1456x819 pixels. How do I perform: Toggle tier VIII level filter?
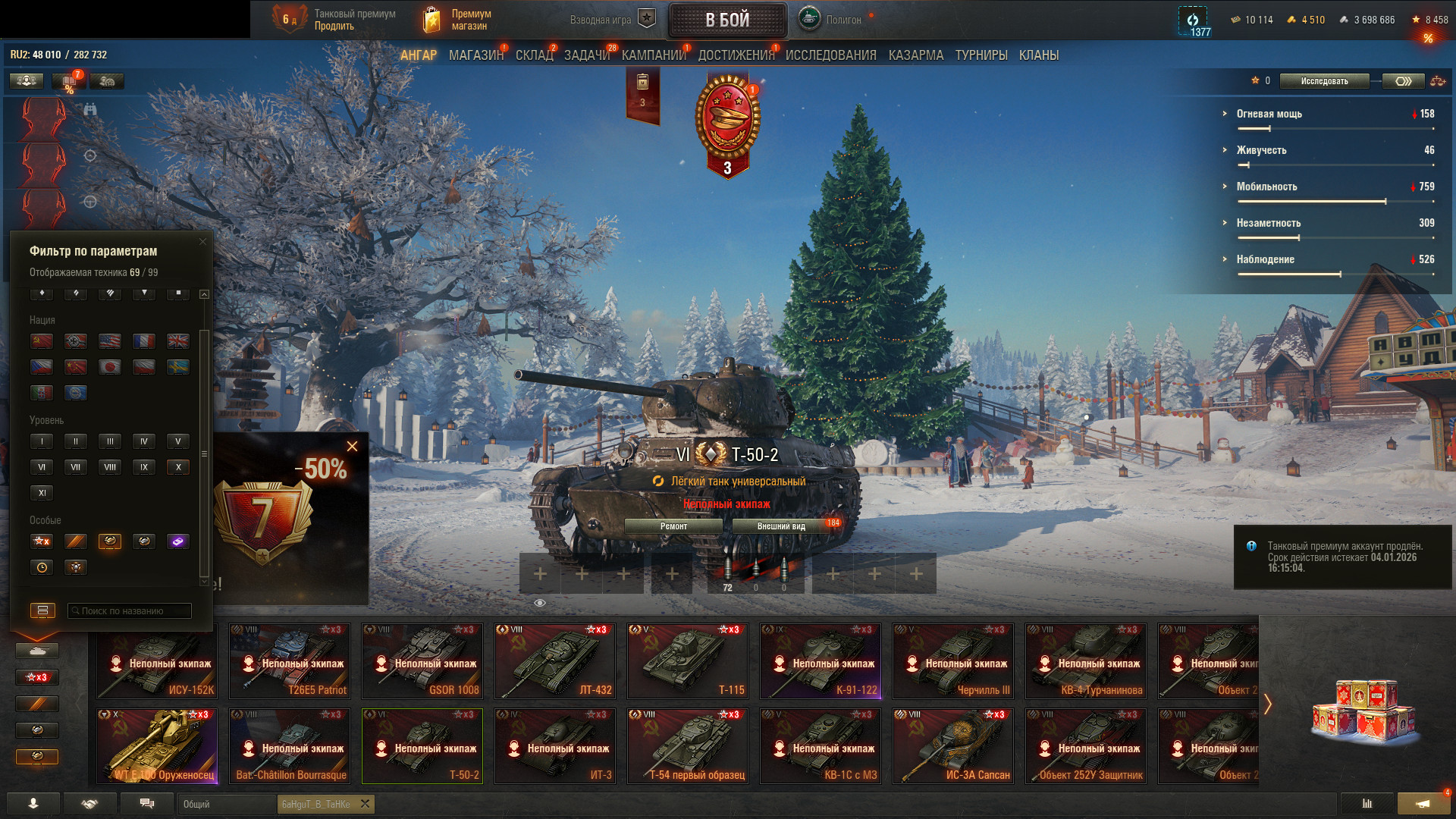110,467
